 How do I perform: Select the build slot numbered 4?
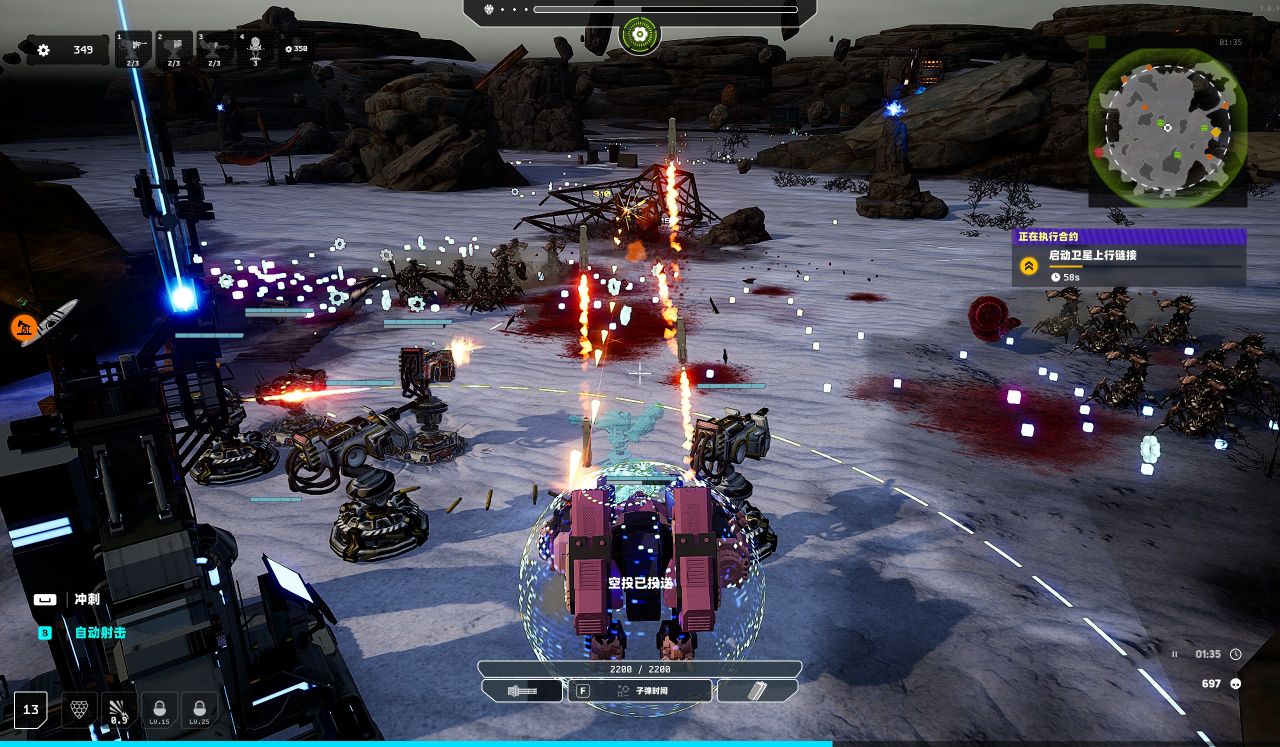tap(255, 49)
